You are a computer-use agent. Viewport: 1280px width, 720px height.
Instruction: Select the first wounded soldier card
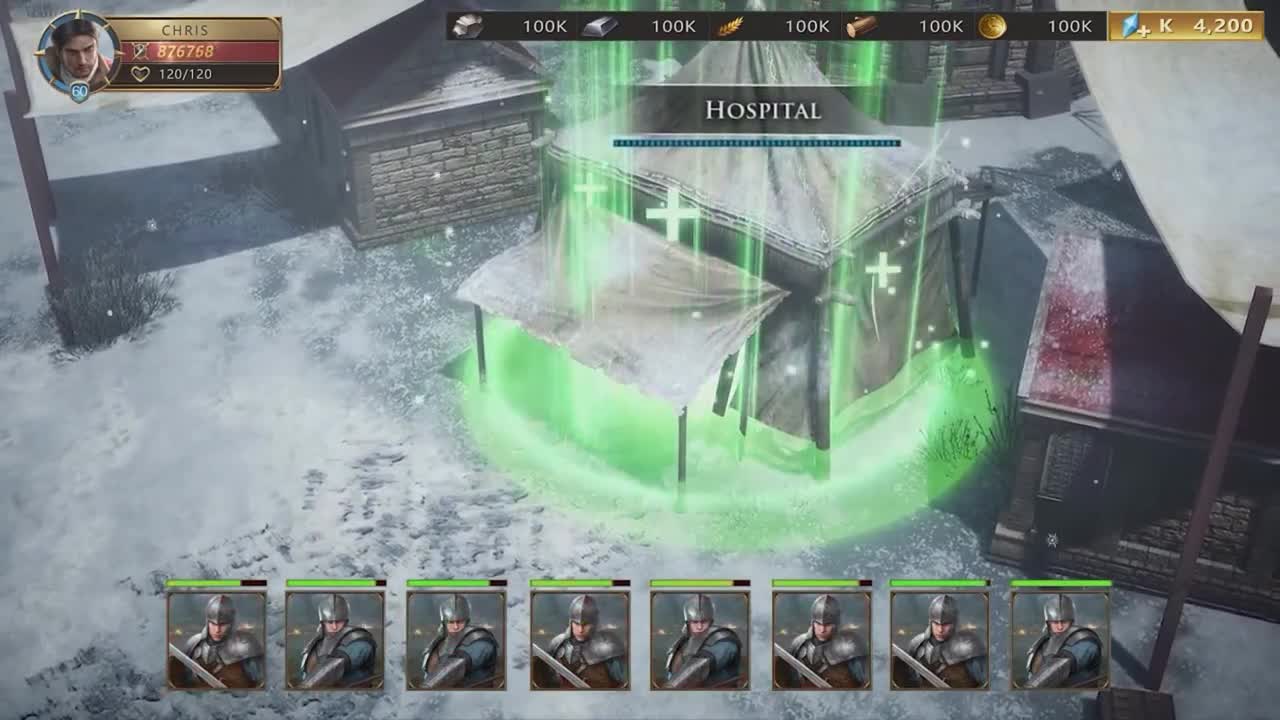[211, 640]
